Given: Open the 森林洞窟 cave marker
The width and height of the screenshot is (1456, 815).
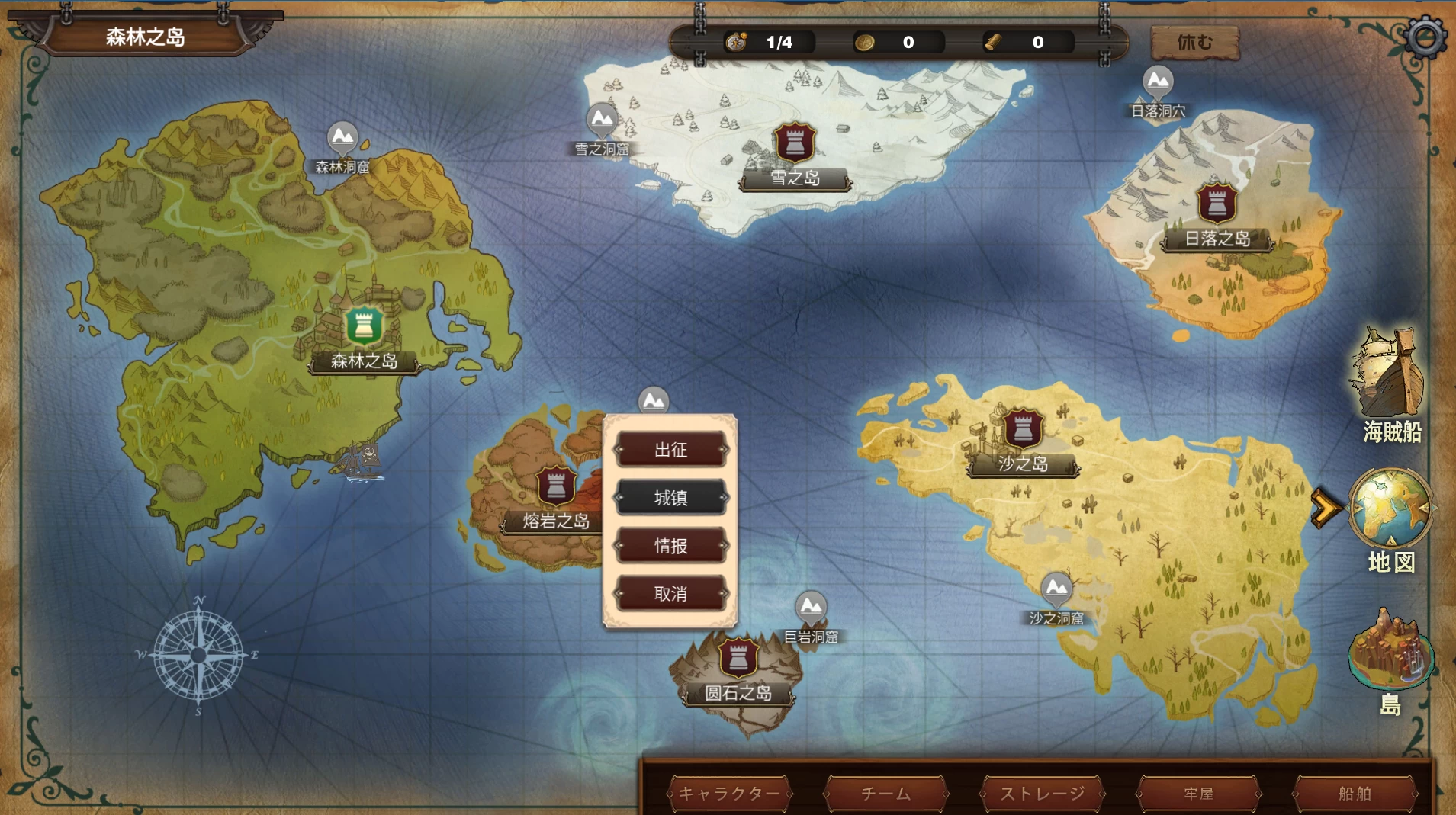Looking at the screenshot, I should pos(343,137).
